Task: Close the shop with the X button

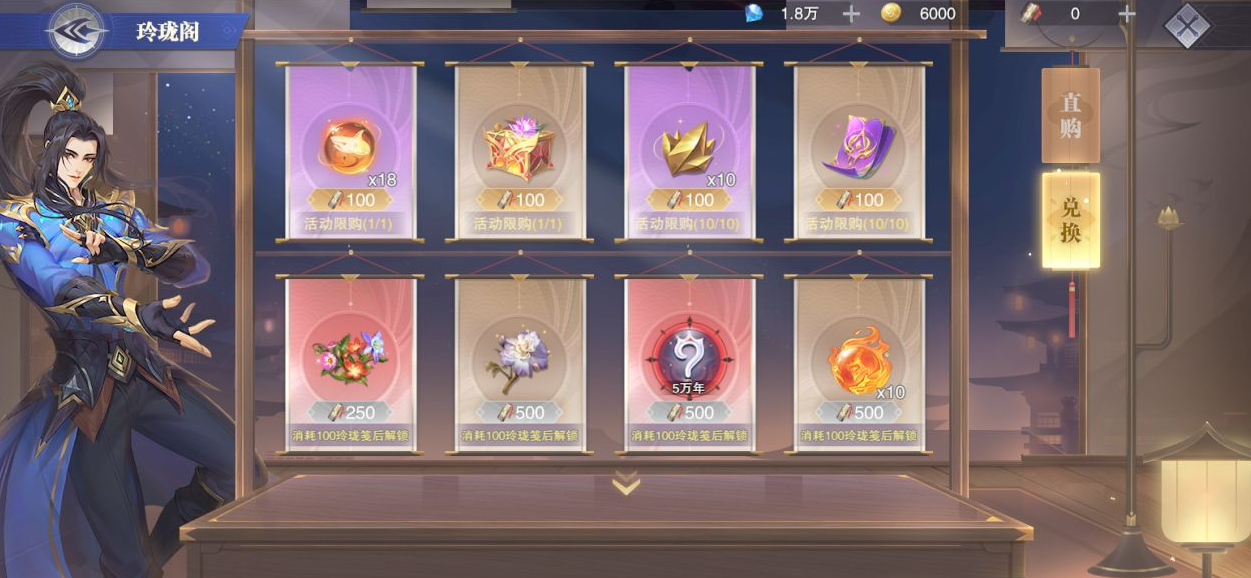Action: pos(1187,26)
